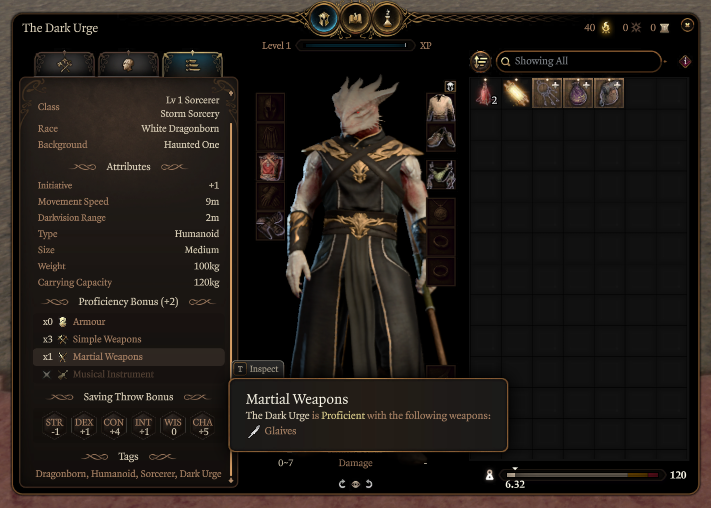
Task: Show the crossed axes equipment tab
Action: point(65,65)
